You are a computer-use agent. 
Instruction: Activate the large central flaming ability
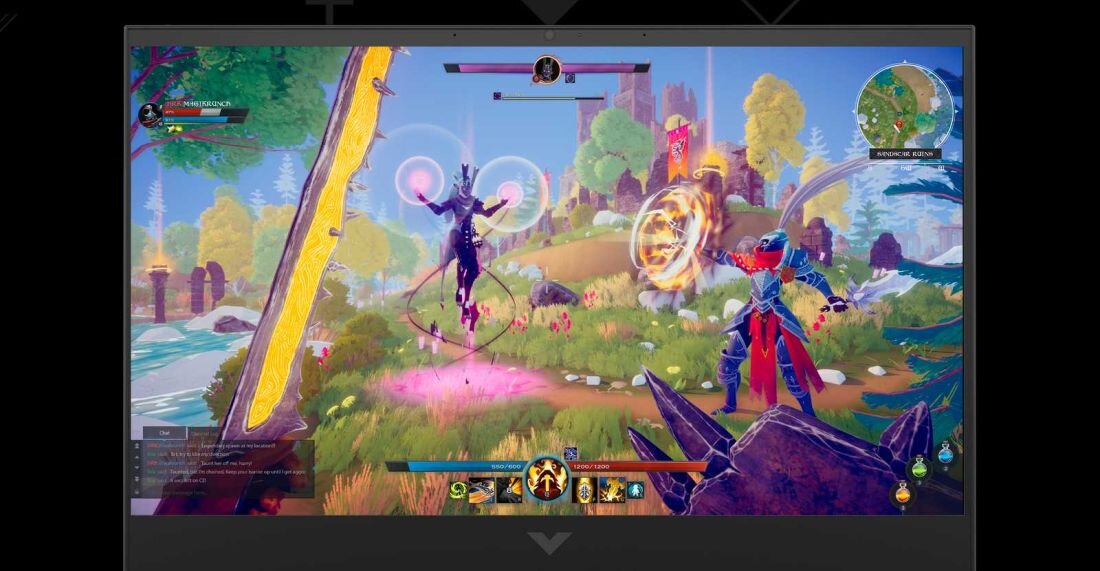pyautogui.click(x=547, y=479)
